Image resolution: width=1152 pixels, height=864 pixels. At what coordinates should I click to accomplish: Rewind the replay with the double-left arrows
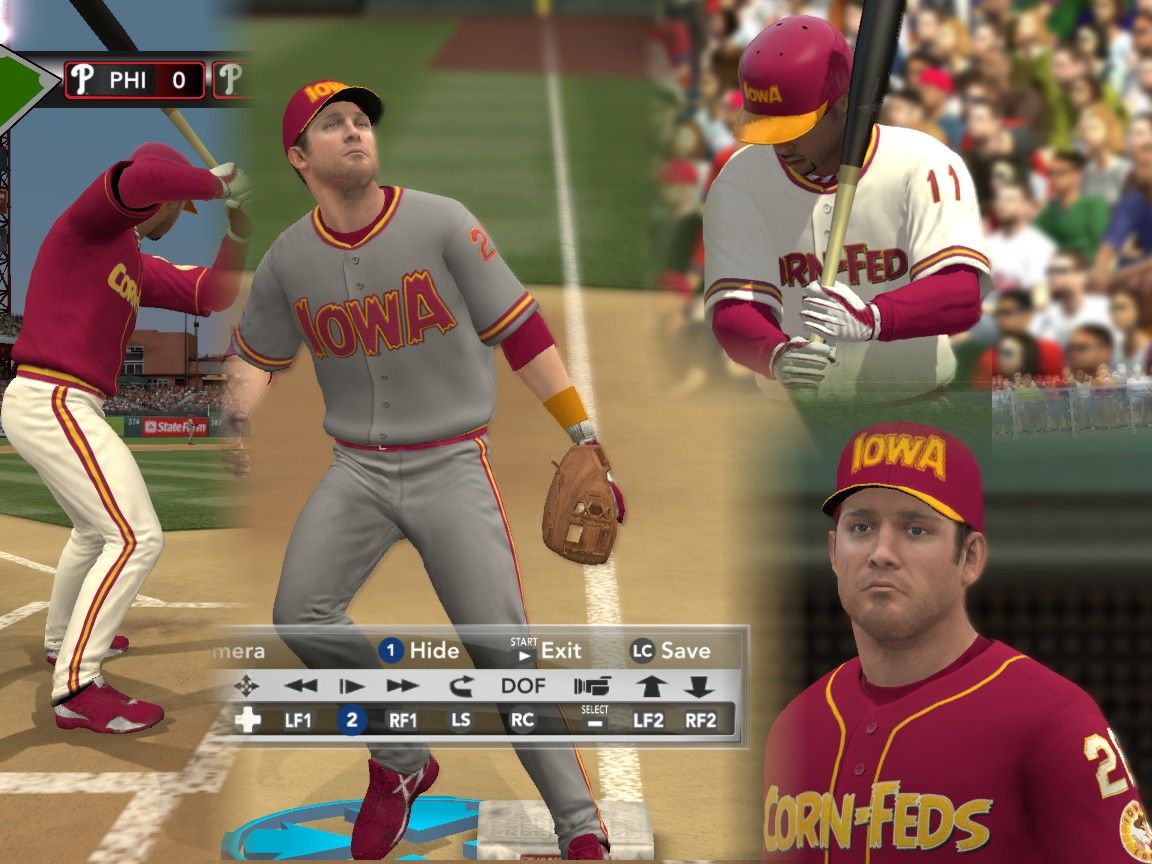[300, 686]
